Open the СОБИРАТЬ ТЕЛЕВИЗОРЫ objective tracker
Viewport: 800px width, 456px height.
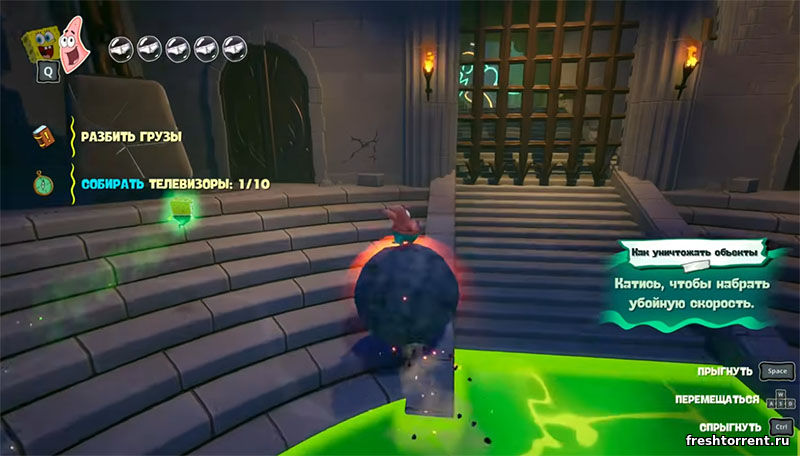pyautogui.click(x=175, y=184)
